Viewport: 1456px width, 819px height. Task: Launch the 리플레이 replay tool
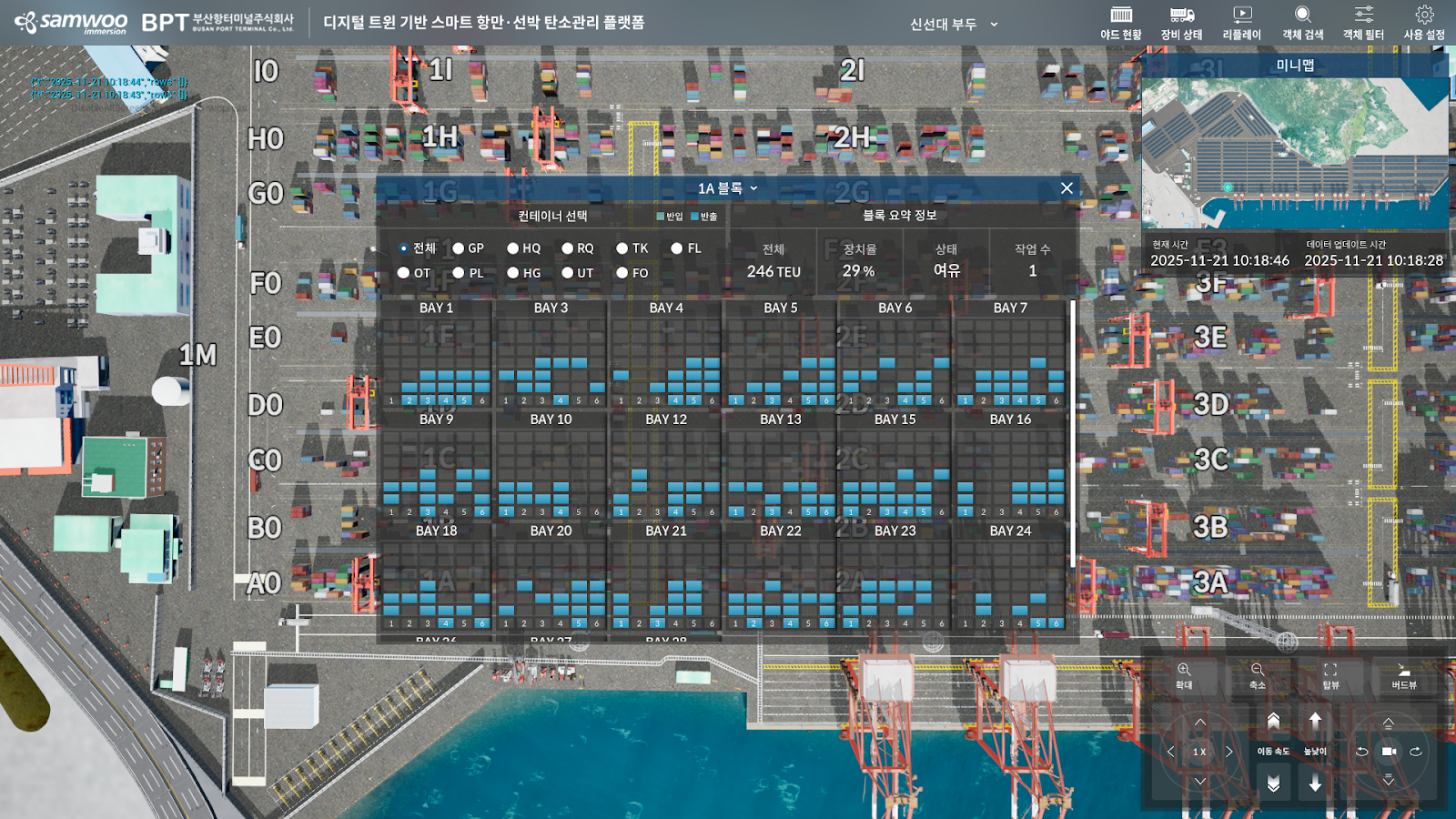point(1241,23)
